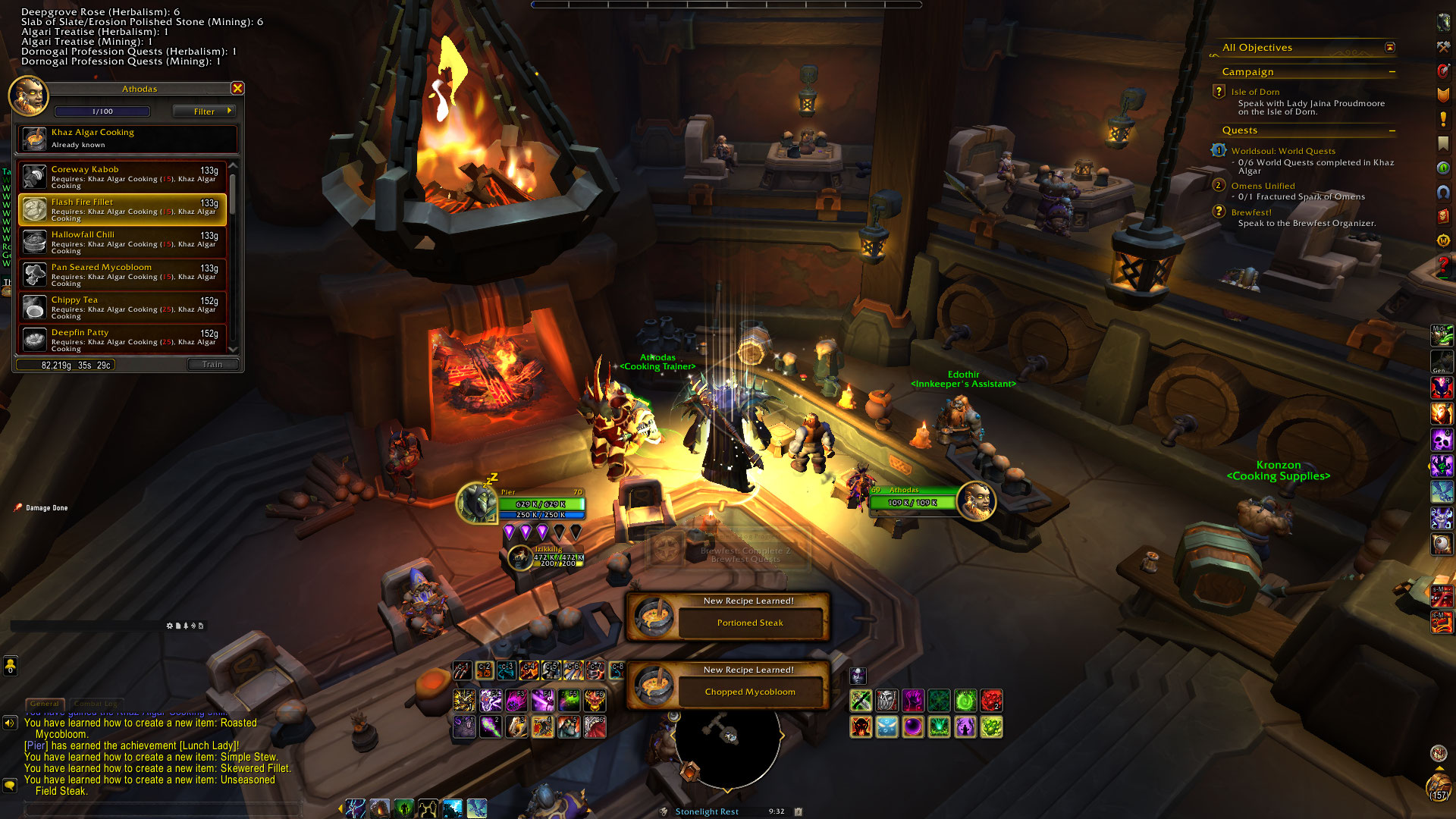
Task: Select the Coreway Kabob recipe
Action: click(x=123, y=177)
